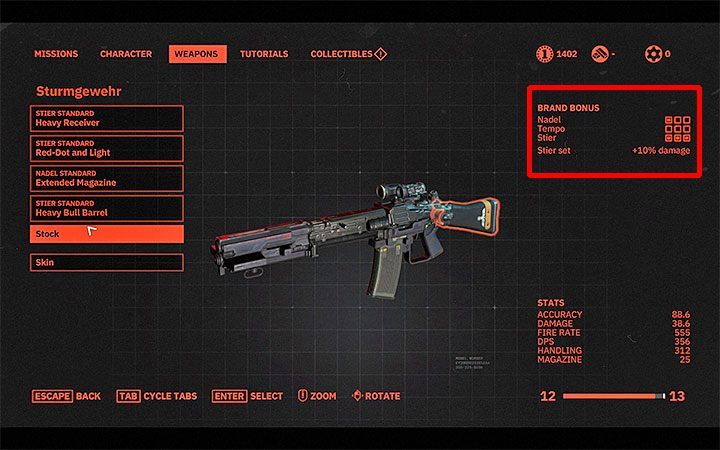Viewport: 720px width, 450px height.
Task: Switch to the Missions tab
Action: [x=56, y=54]
